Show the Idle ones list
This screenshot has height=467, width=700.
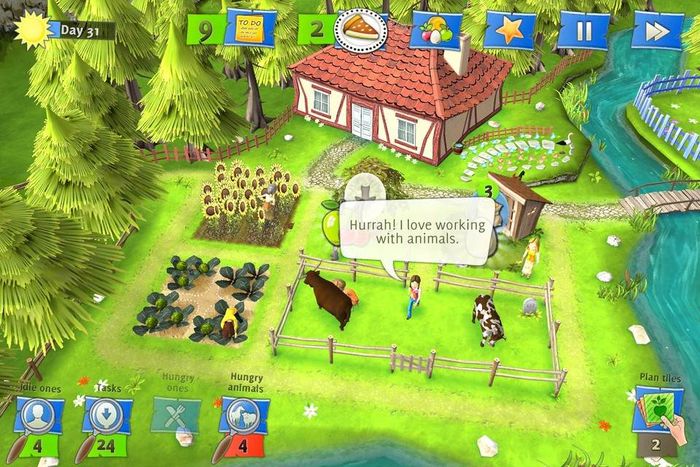coord(38,415)
